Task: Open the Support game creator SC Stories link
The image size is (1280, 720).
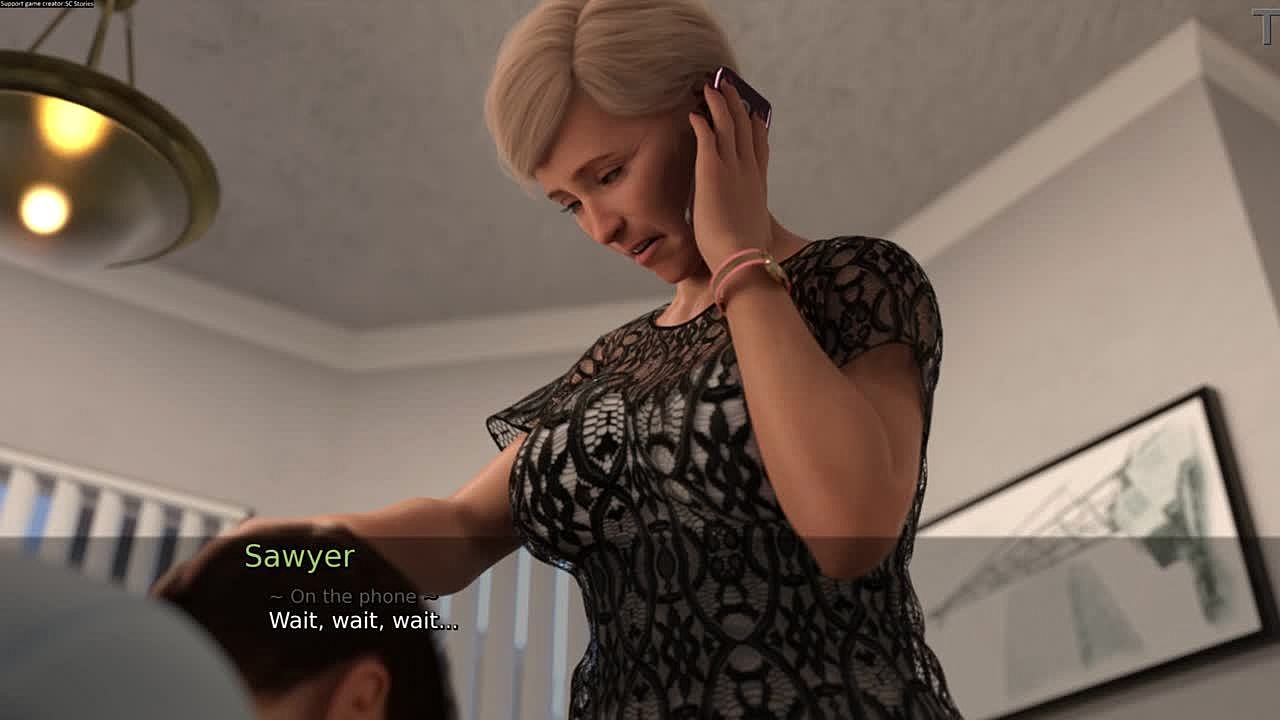Action: pos(47,4)
